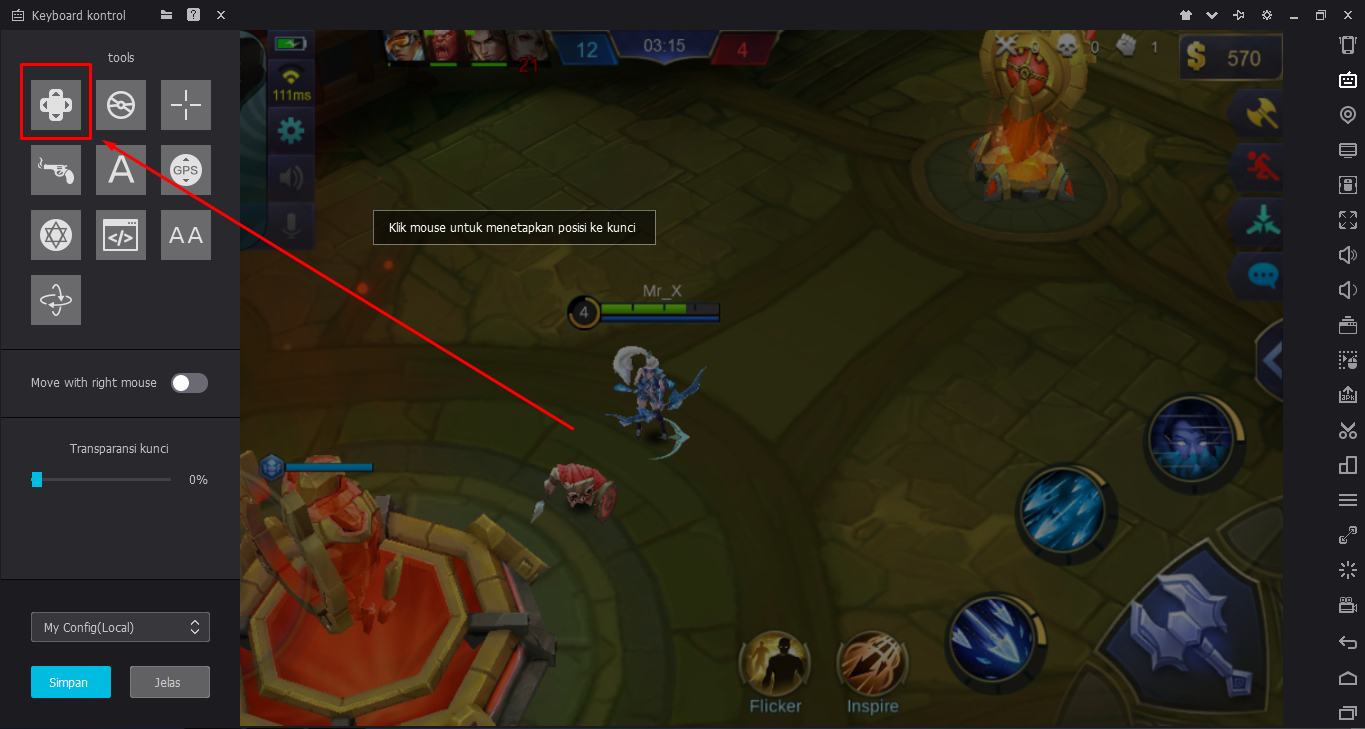Select the D-pad movement mapping tool

(56, 104)
